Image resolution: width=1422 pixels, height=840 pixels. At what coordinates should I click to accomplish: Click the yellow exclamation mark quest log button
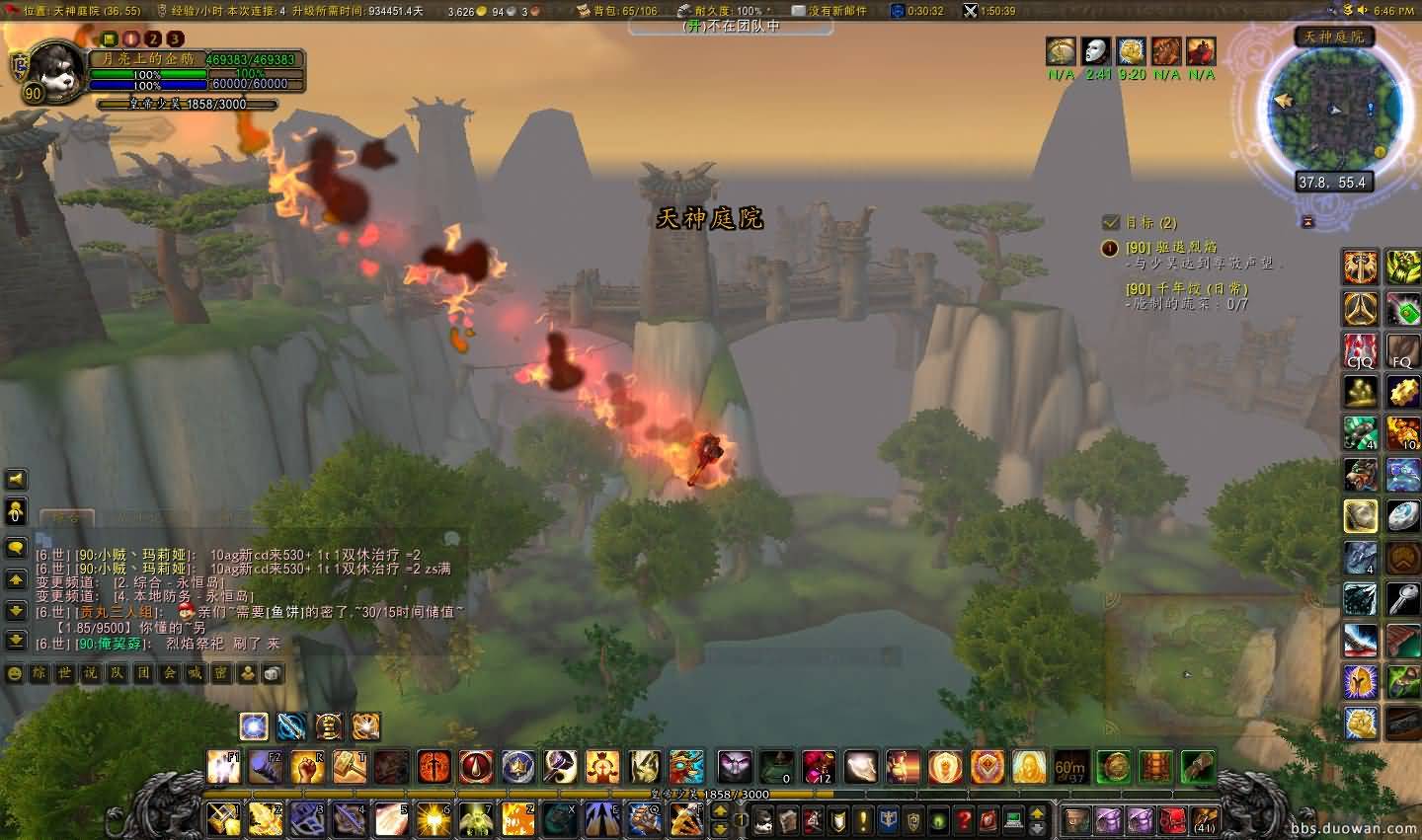pyautogui.click(x=863, y=819)
